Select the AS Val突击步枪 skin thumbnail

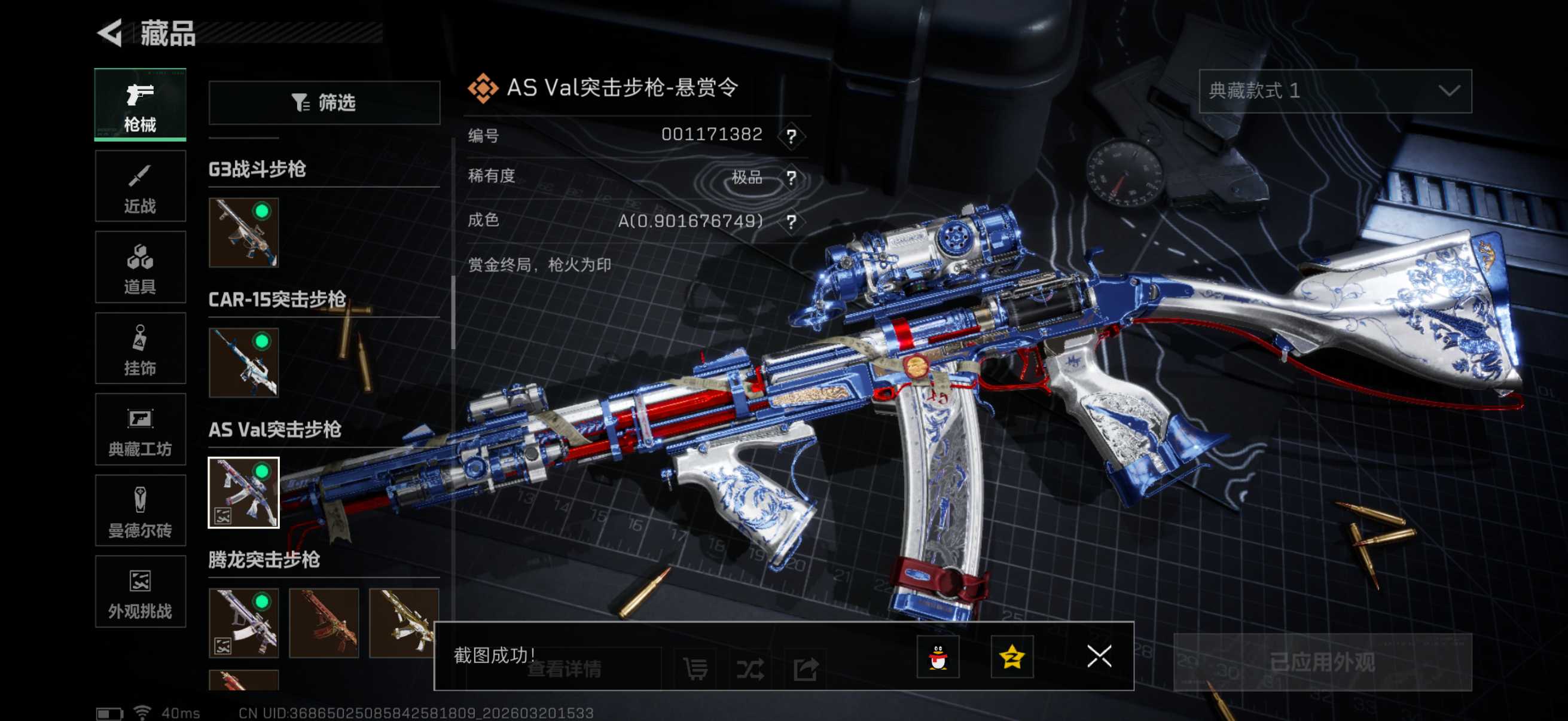point(243,493)
